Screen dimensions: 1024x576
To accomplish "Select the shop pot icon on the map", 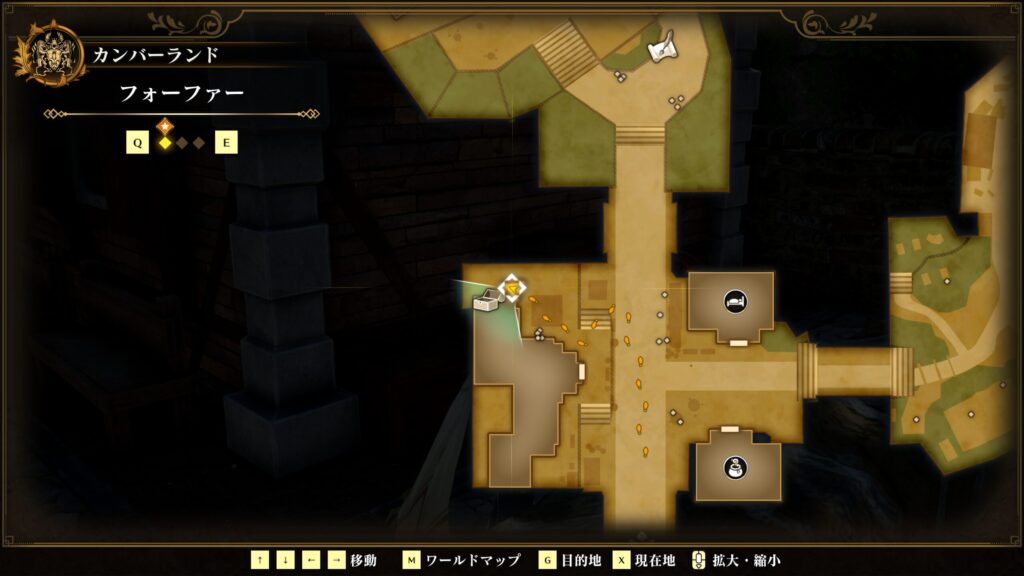I will [x=737, y=467].
